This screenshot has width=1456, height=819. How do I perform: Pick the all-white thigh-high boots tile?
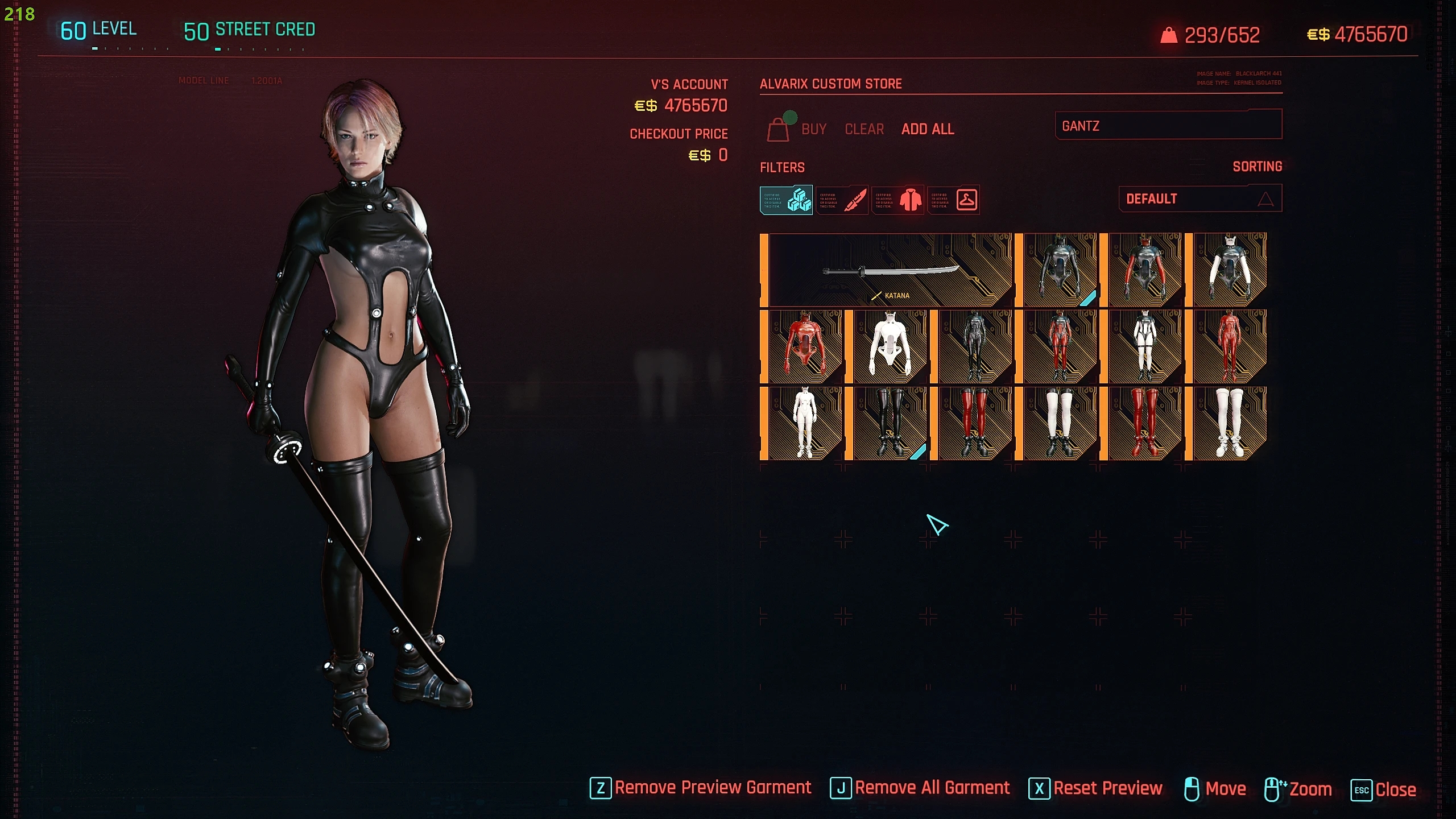[x=1229, y=424]
